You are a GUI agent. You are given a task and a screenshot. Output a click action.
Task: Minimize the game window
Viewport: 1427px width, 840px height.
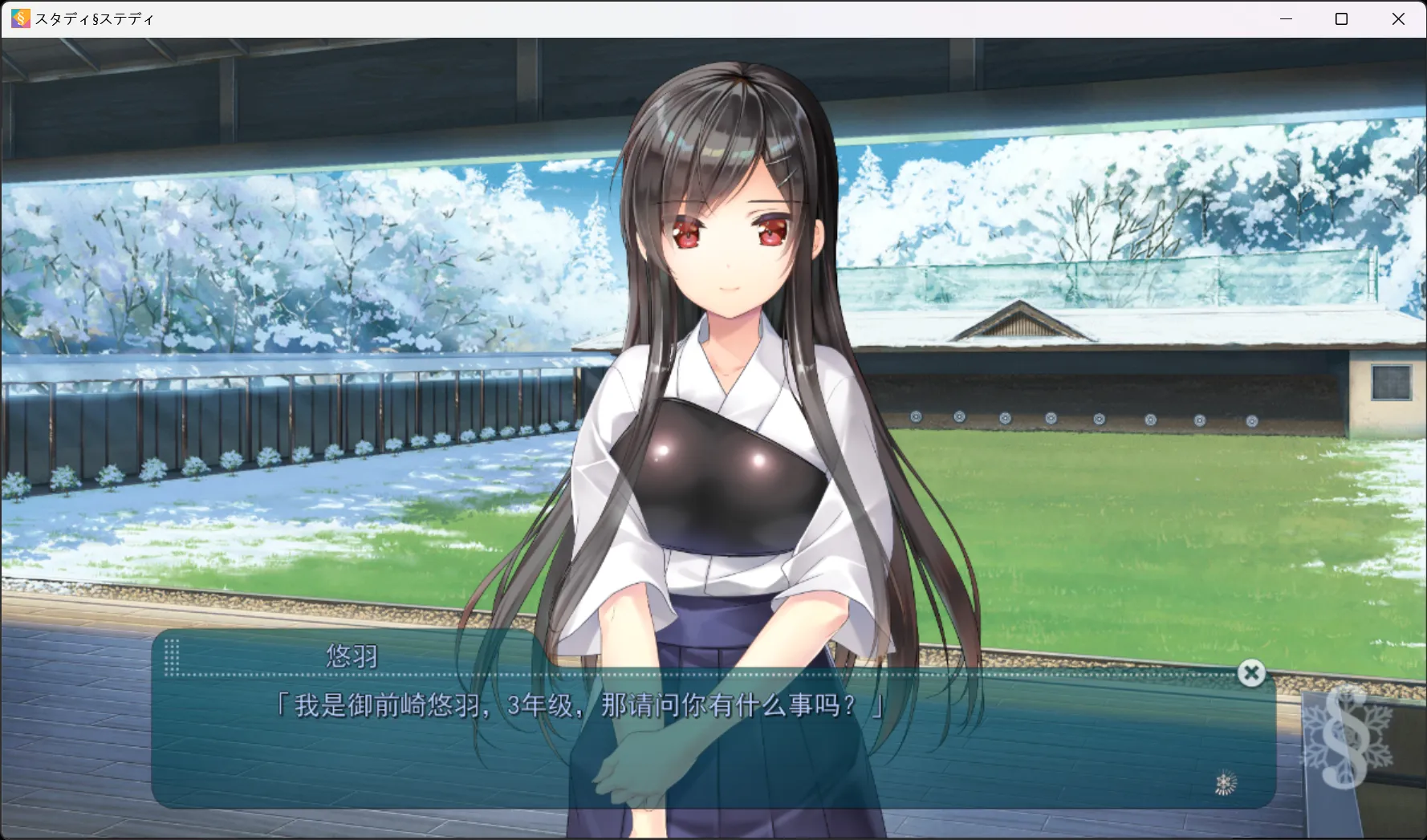[1286, 18]
